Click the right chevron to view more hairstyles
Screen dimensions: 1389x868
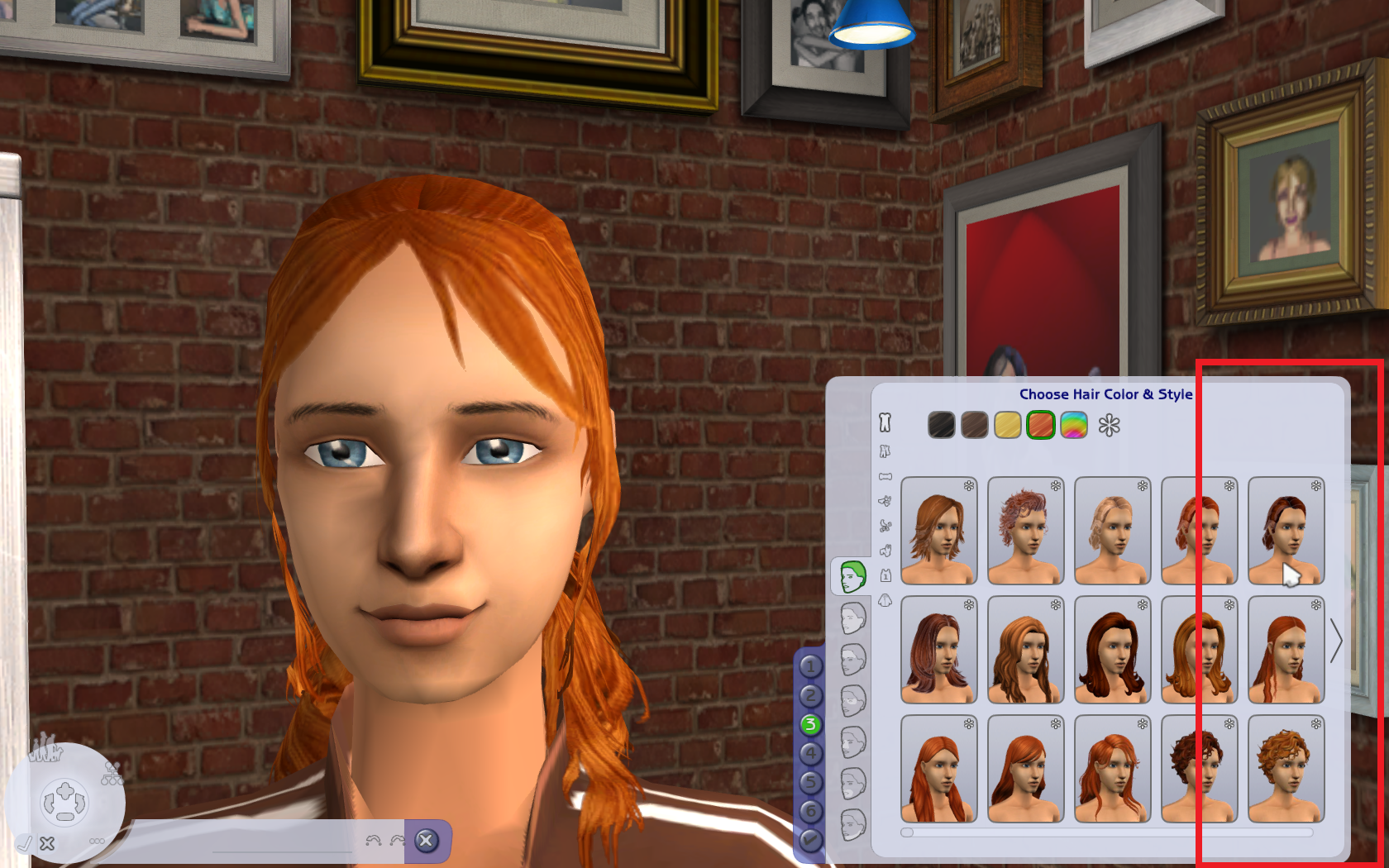pos(1339,641)
